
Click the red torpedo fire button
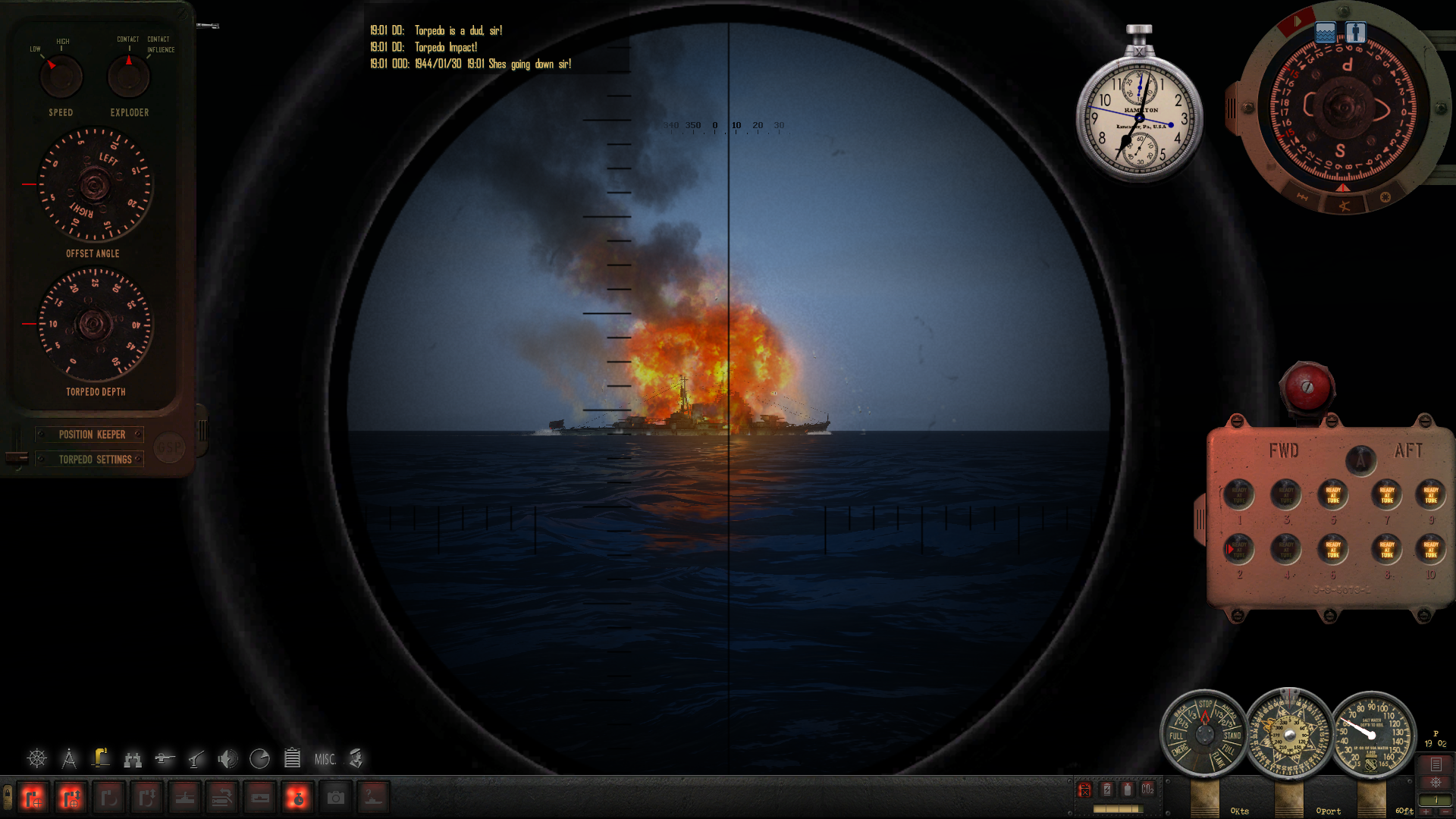point(1307,387)
